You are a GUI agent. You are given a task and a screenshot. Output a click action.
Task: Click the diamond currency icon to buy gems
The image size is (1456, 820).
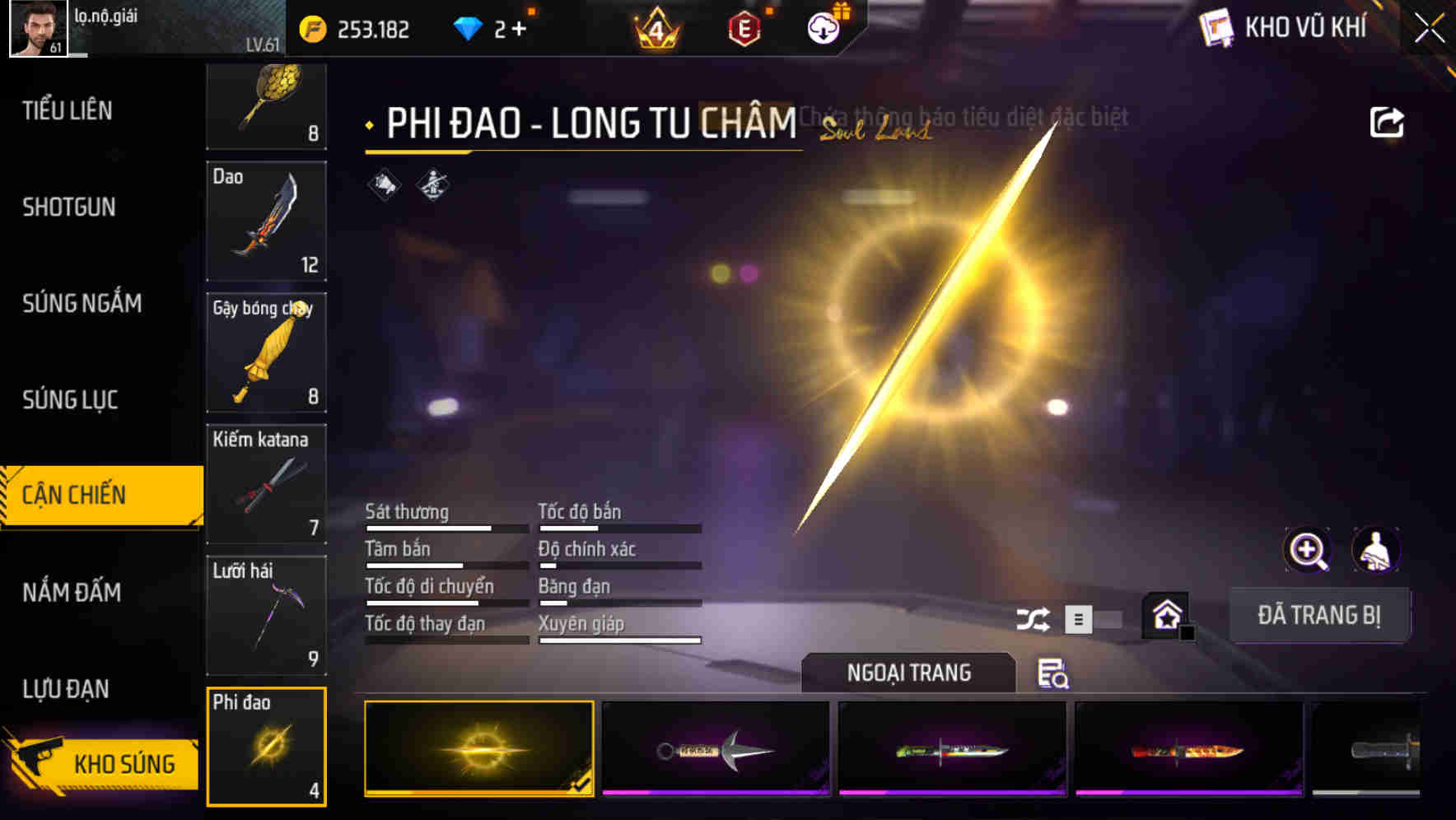[469, 27]
